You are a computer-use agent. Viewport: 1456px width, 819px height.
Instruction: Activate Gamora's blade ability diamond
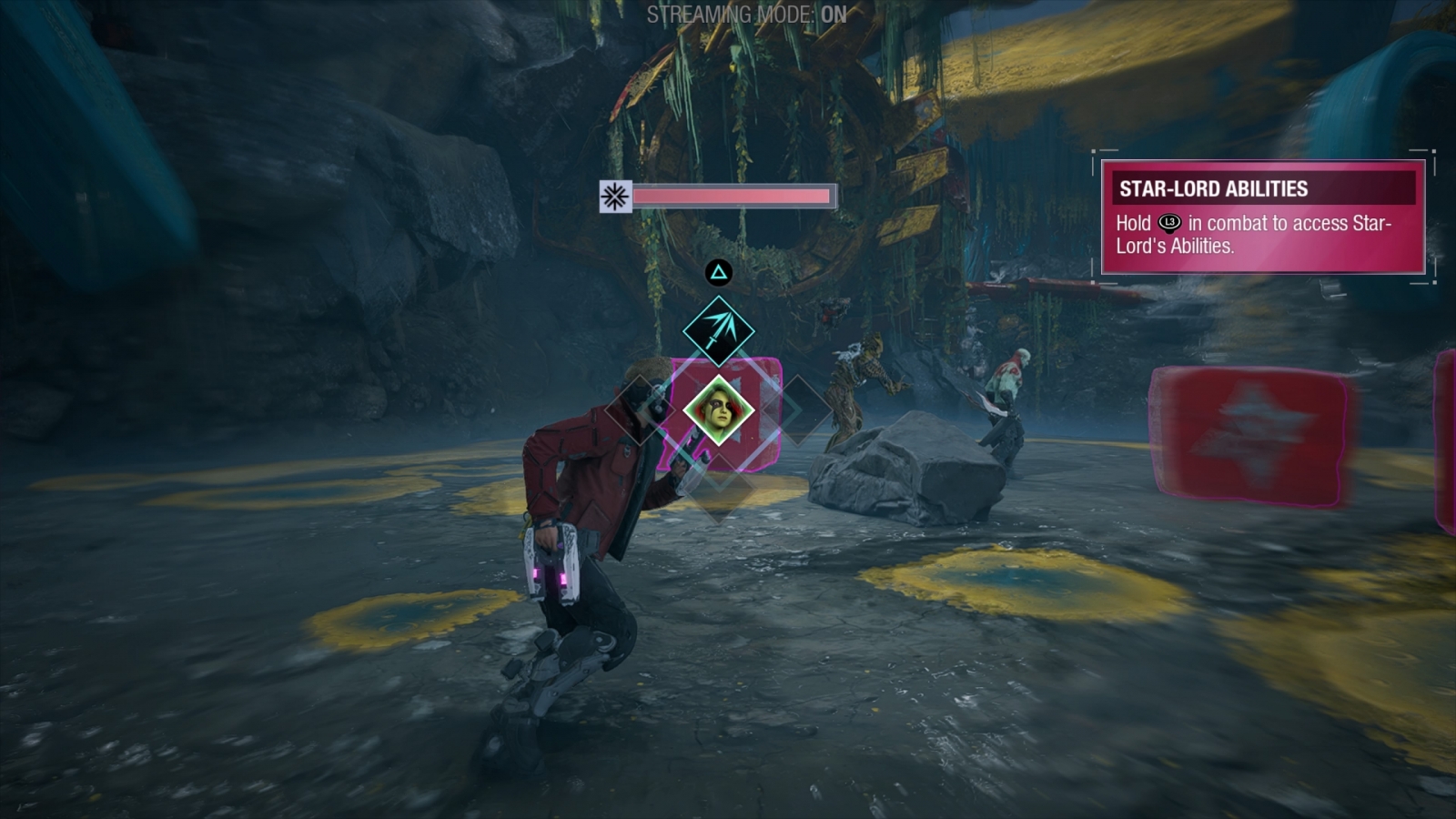(x=719, y=330)
